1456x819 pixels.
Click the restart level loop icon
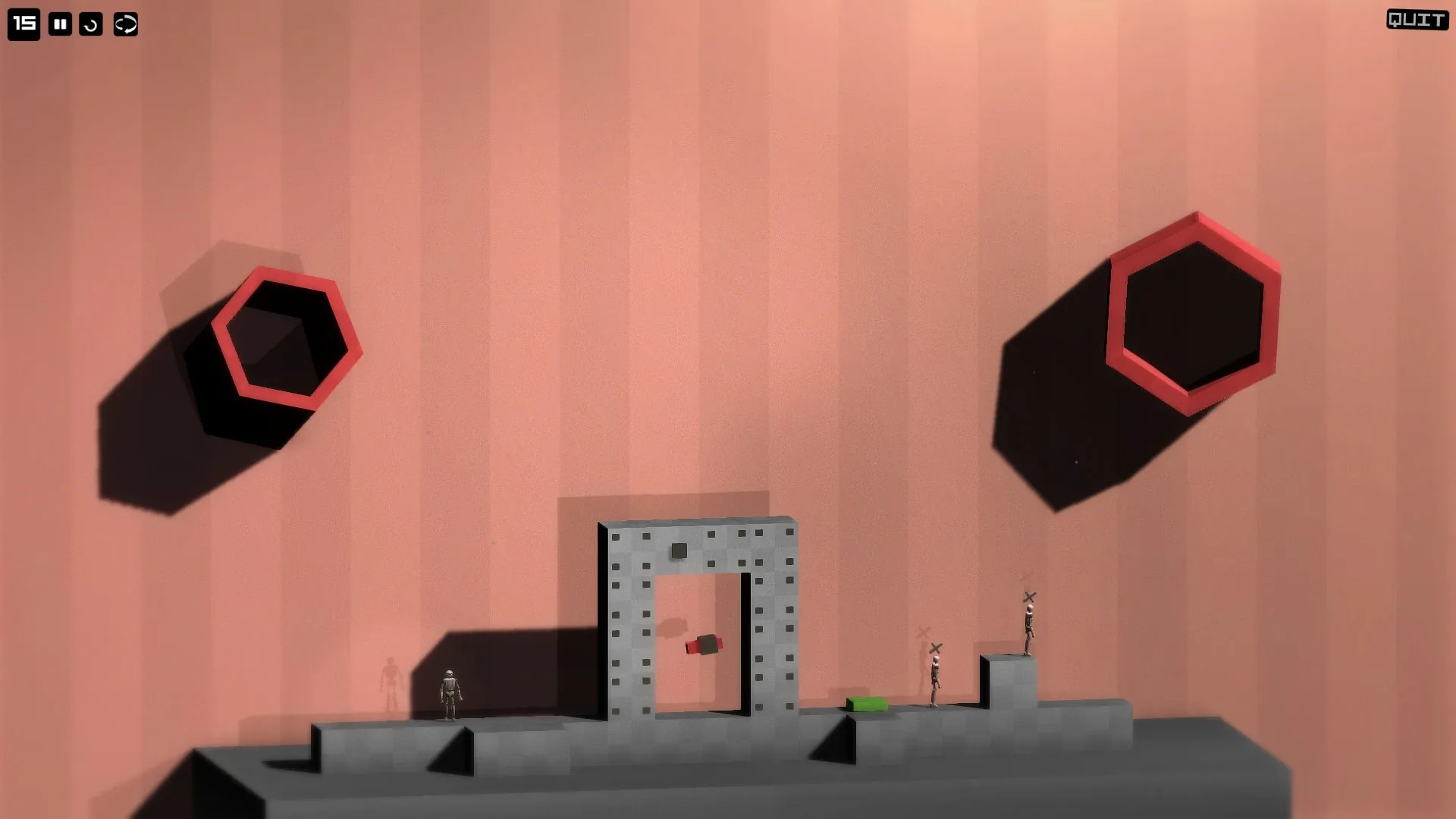tap(125, 24)
